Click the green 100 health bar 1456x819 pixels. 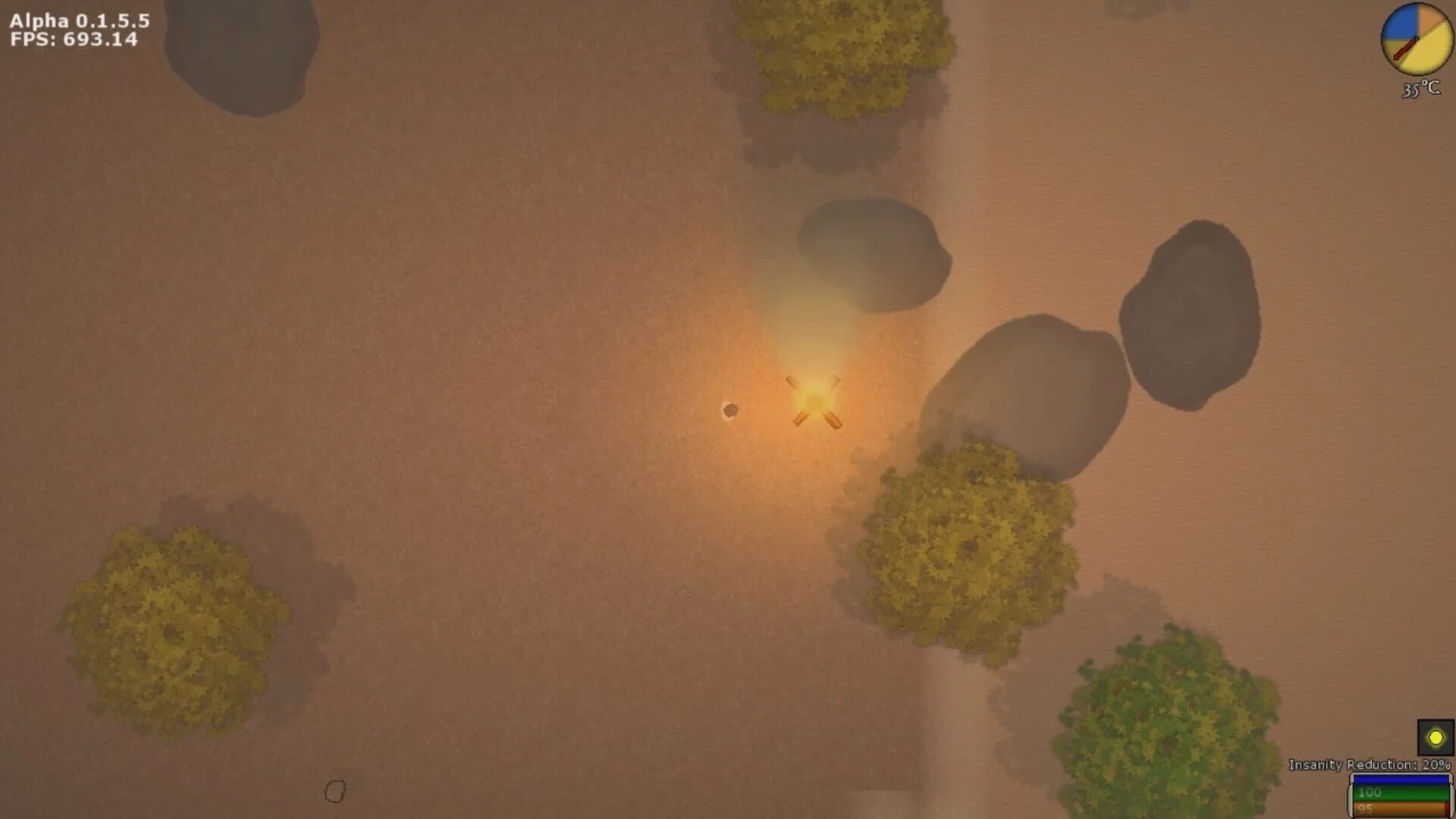[1401, 795]
